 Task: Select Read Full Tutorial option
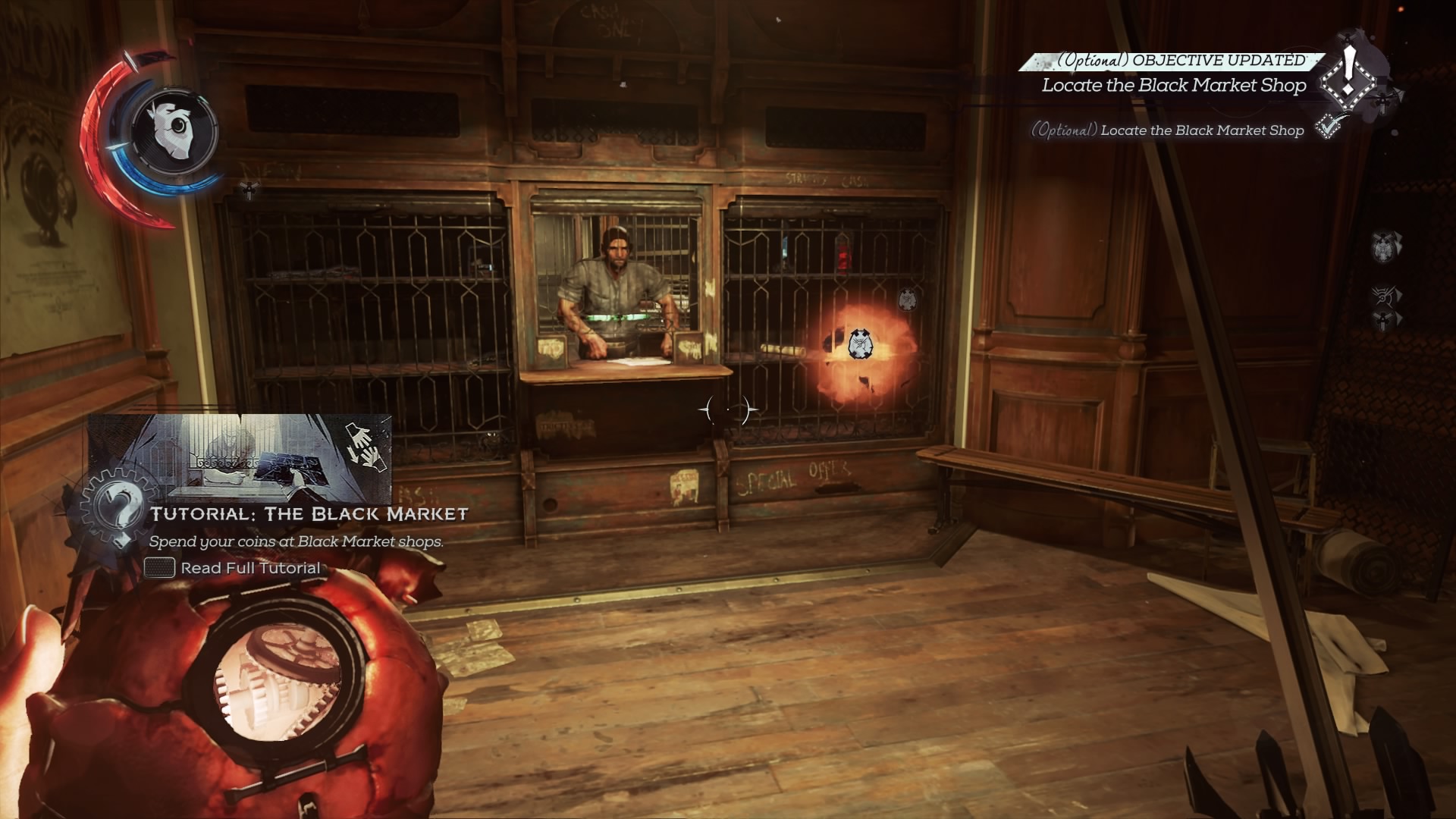pos(250,568)
